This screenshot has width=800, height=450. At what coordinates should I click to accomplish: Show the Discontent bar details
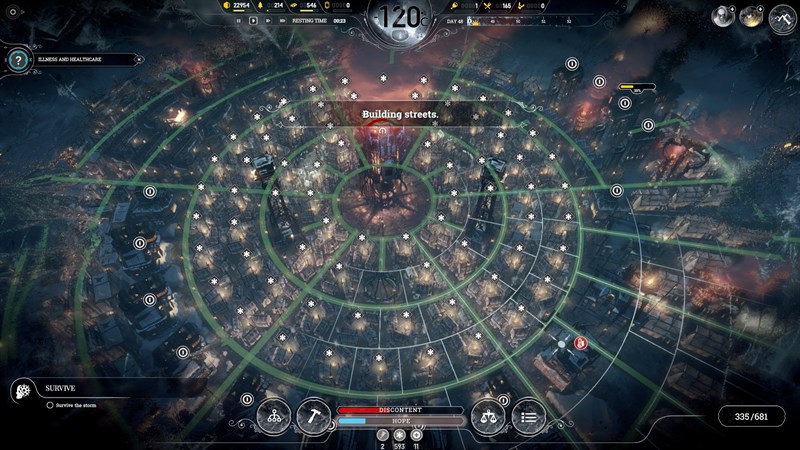click(400, 410)
